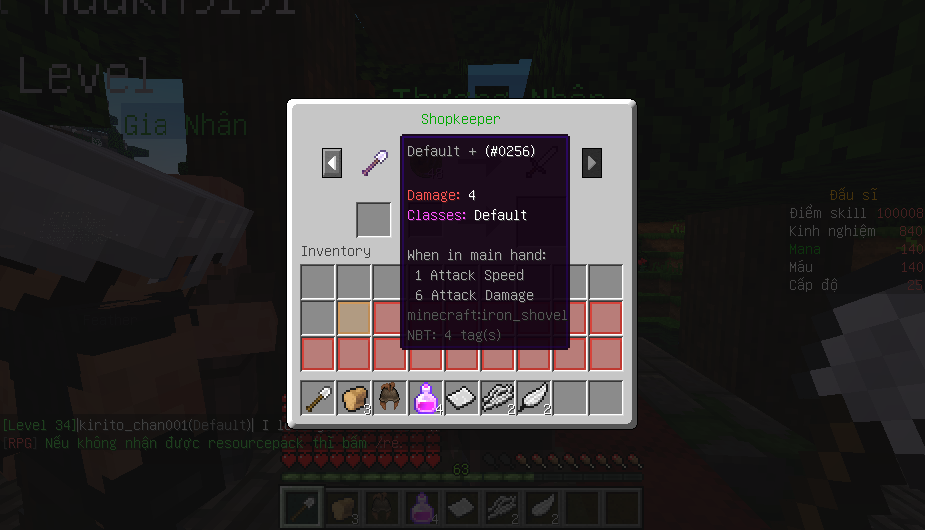
Task: Click the pink potion stack
Action: 426,398
